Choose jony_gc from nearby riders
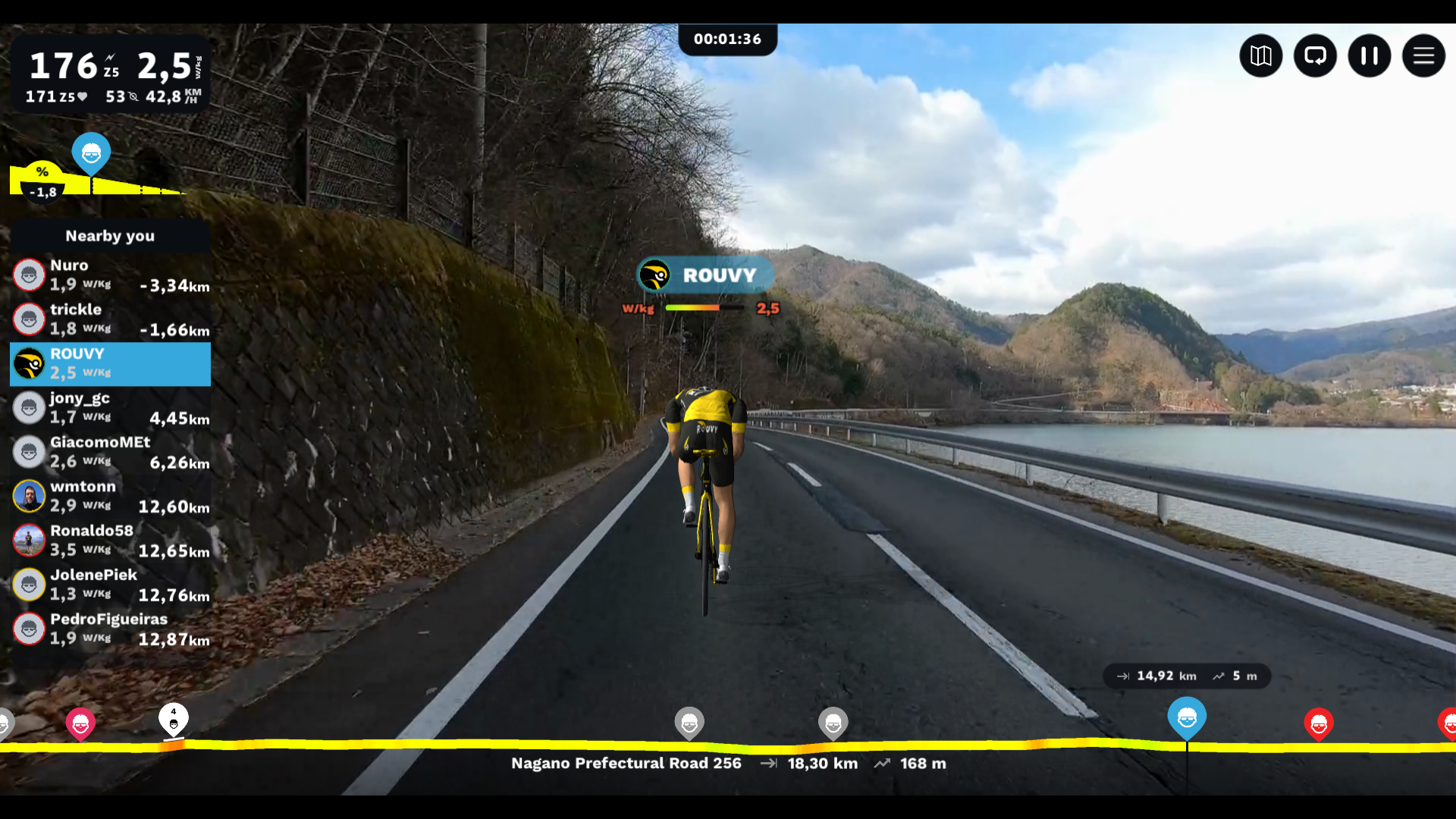The width and height of the screenshot is (1456, 819). (x=110, y=408)
